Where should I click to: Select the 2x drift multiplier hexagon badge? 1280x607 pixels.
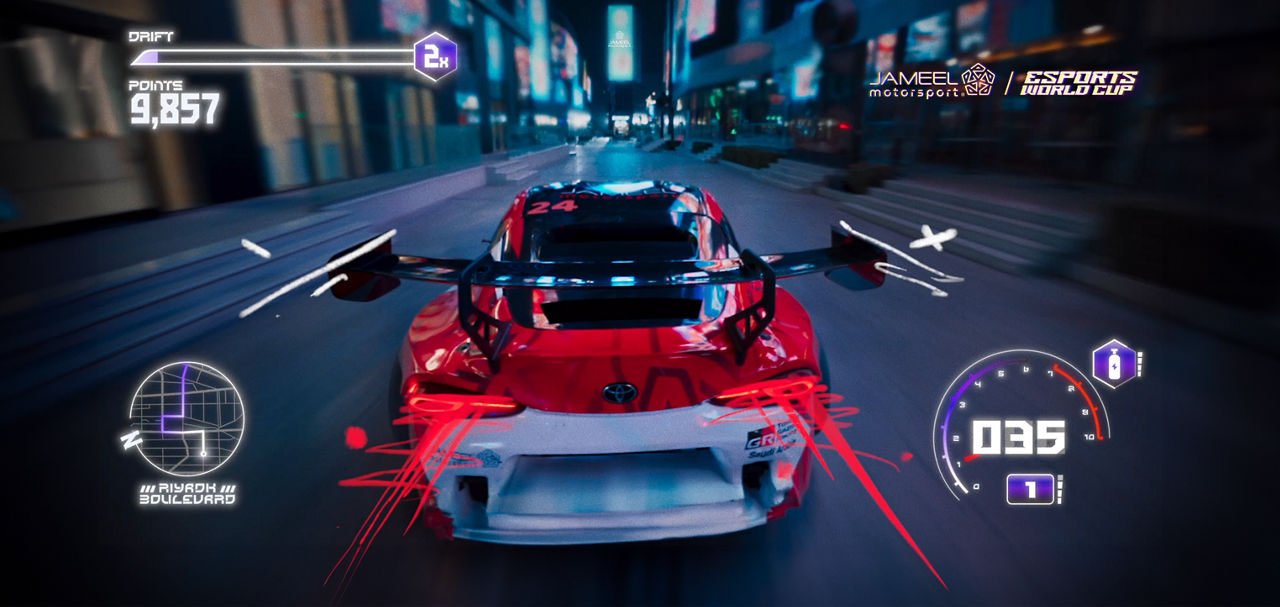click(x=435, y=57)
